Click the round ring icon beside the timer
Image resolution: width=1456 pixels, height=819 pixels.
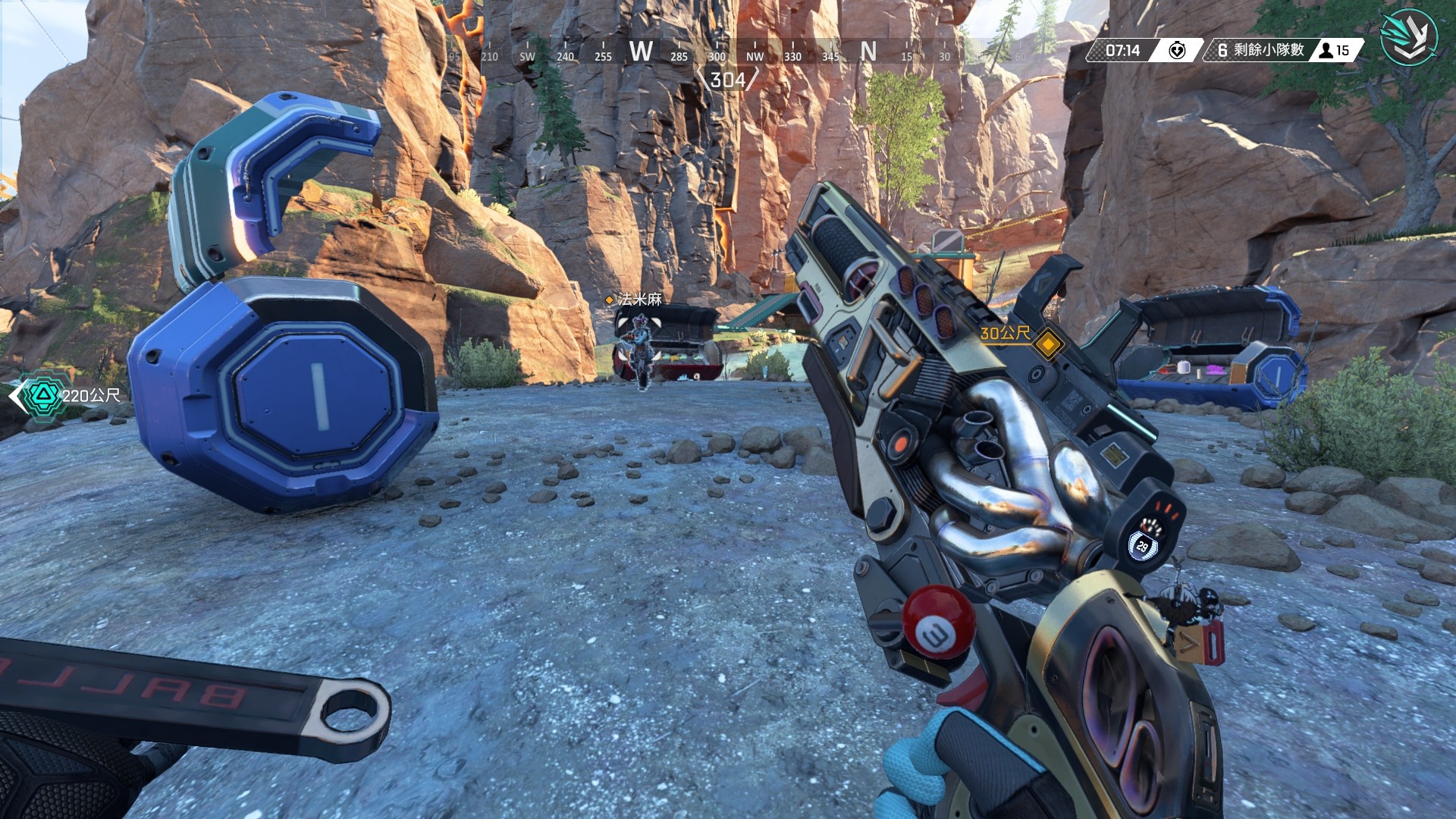(x=1176, y=51)
